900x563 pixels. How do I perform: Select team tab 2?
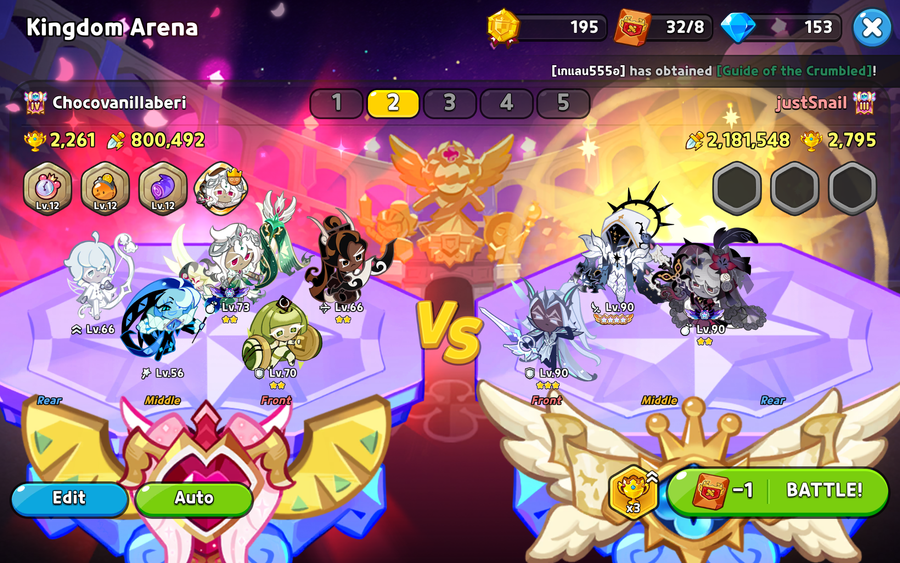(393, 103)
